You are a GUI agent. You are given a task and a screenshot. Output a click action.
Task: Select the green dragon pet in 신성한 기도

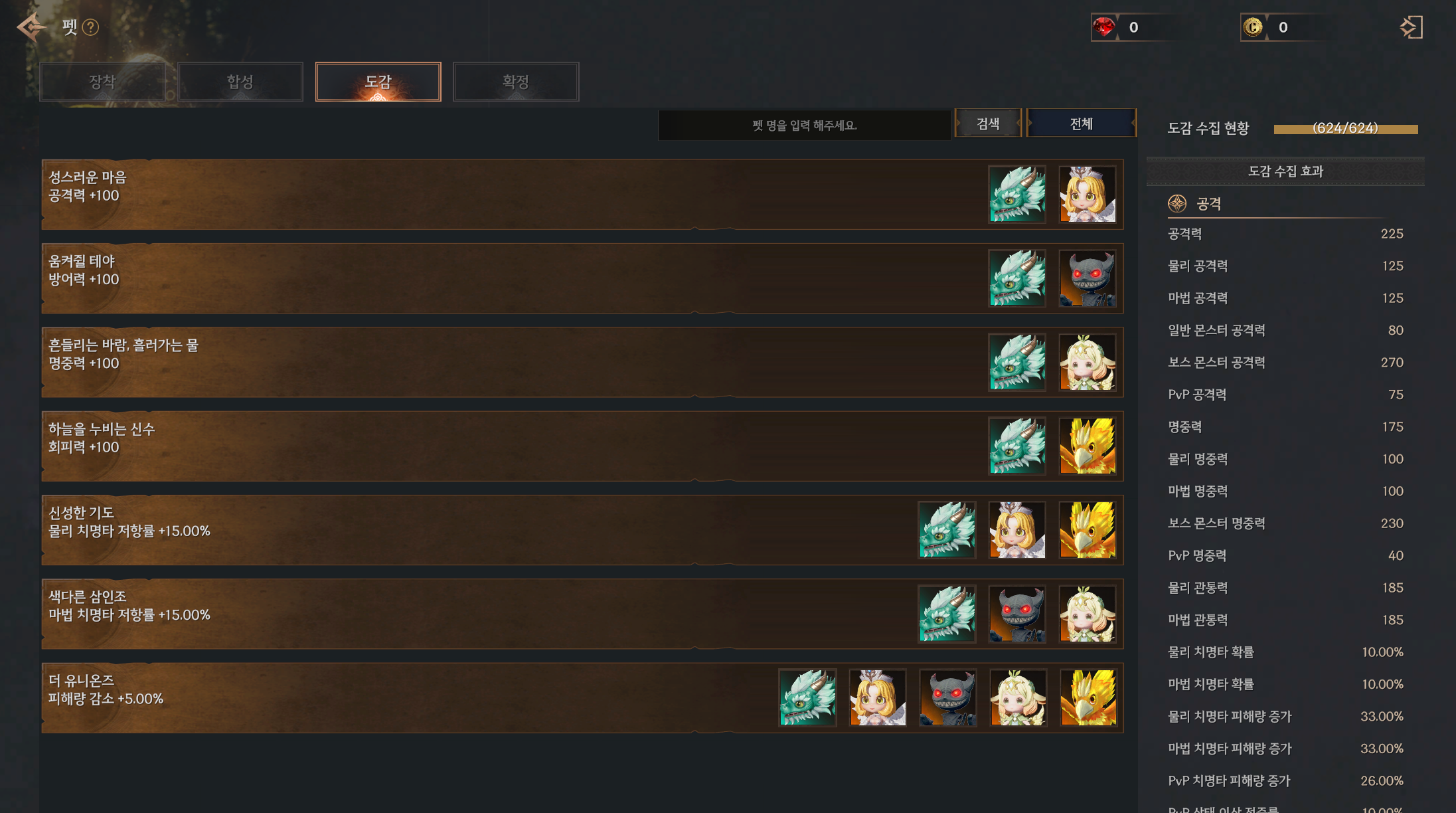pos(947,530)
